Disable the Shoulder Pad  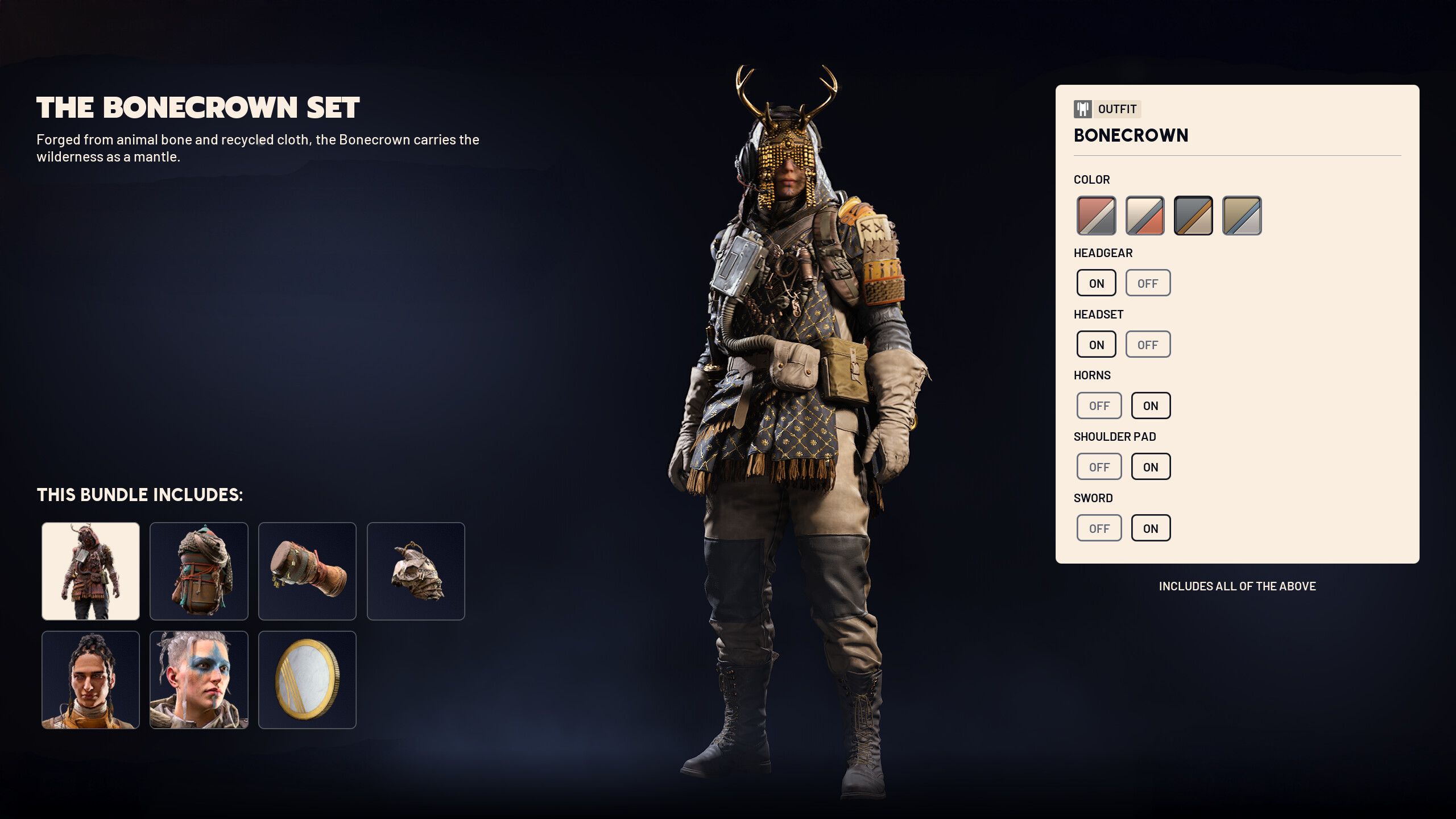tap(1099, 467)
